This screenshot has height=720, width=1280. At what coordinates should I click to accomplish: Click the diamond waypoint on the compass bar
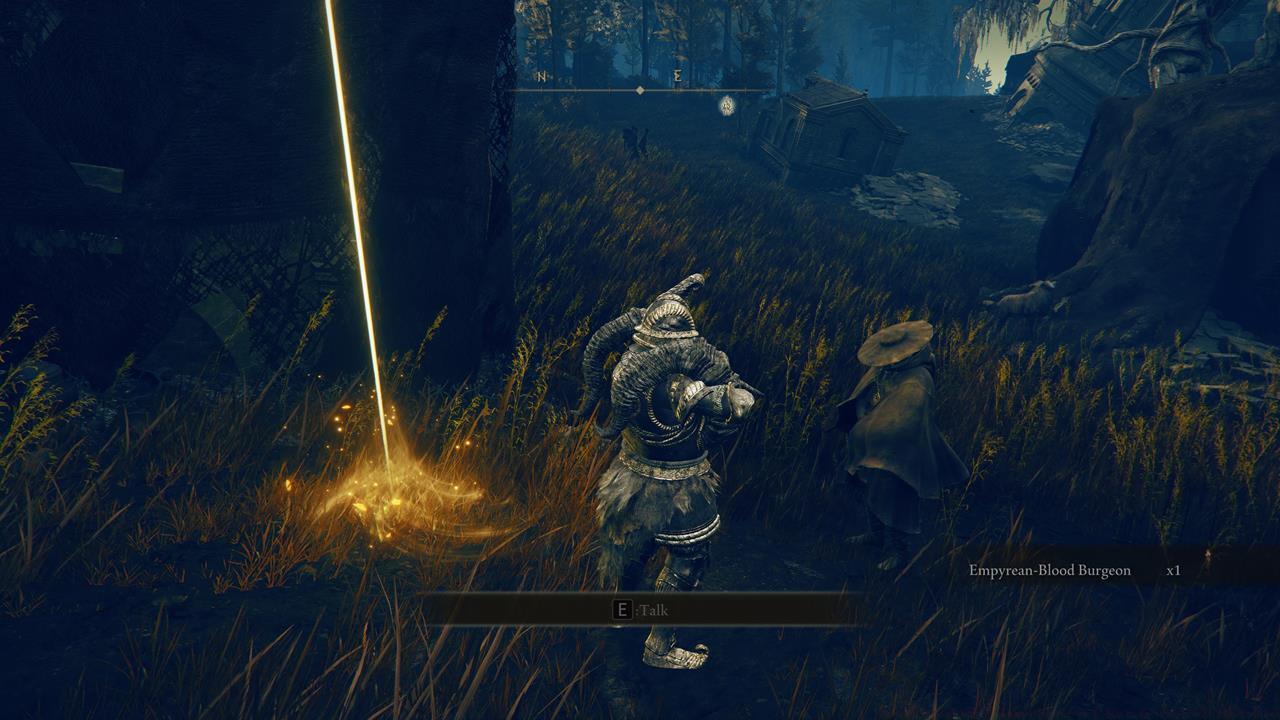pos(640,90)
